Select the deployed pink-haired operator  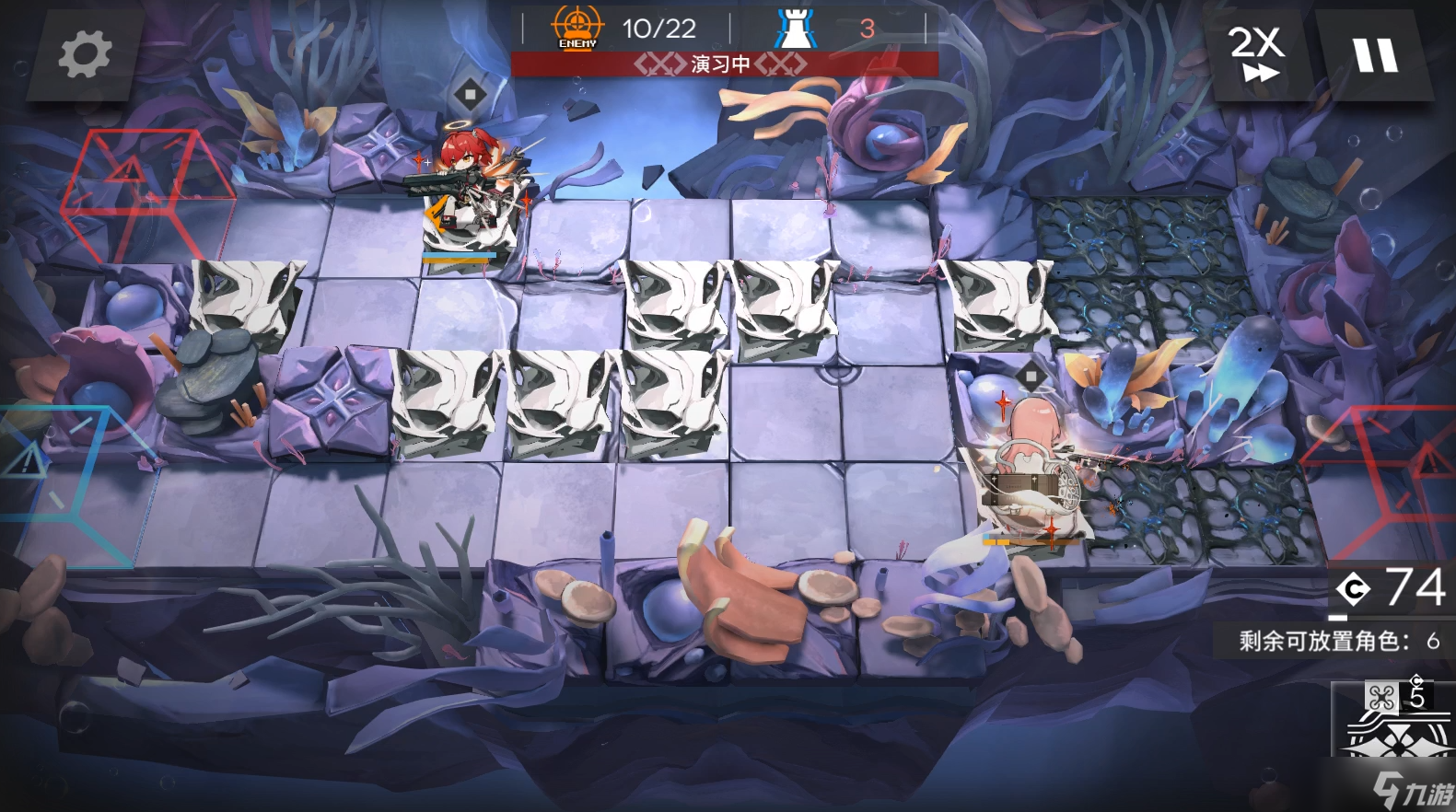(1029, 470)
